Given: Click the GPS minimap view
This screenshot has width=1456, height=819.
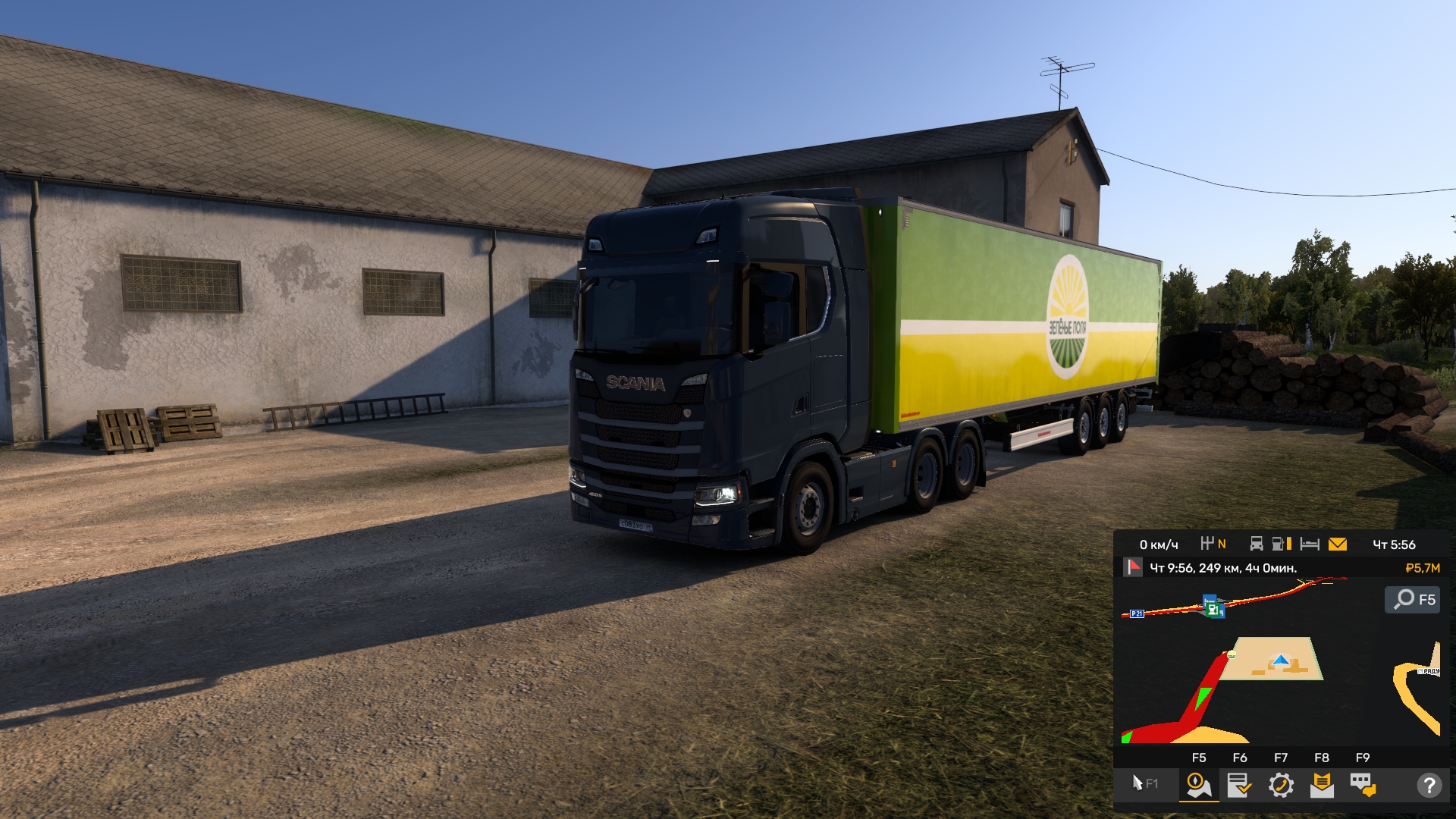Looking at the screenshot, I should tap(1280, 682).
